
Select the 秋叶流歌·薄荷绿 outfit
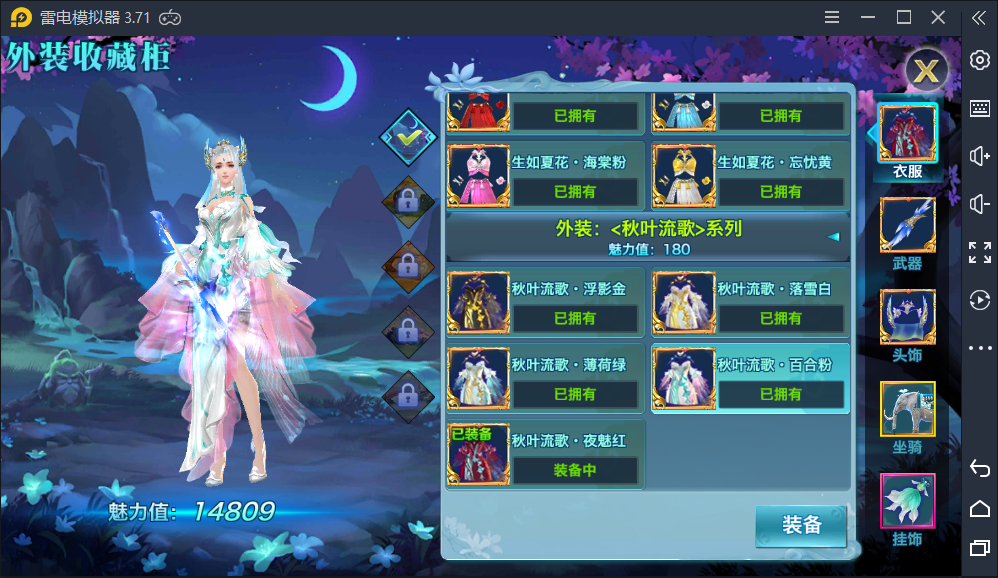[545, 377]
